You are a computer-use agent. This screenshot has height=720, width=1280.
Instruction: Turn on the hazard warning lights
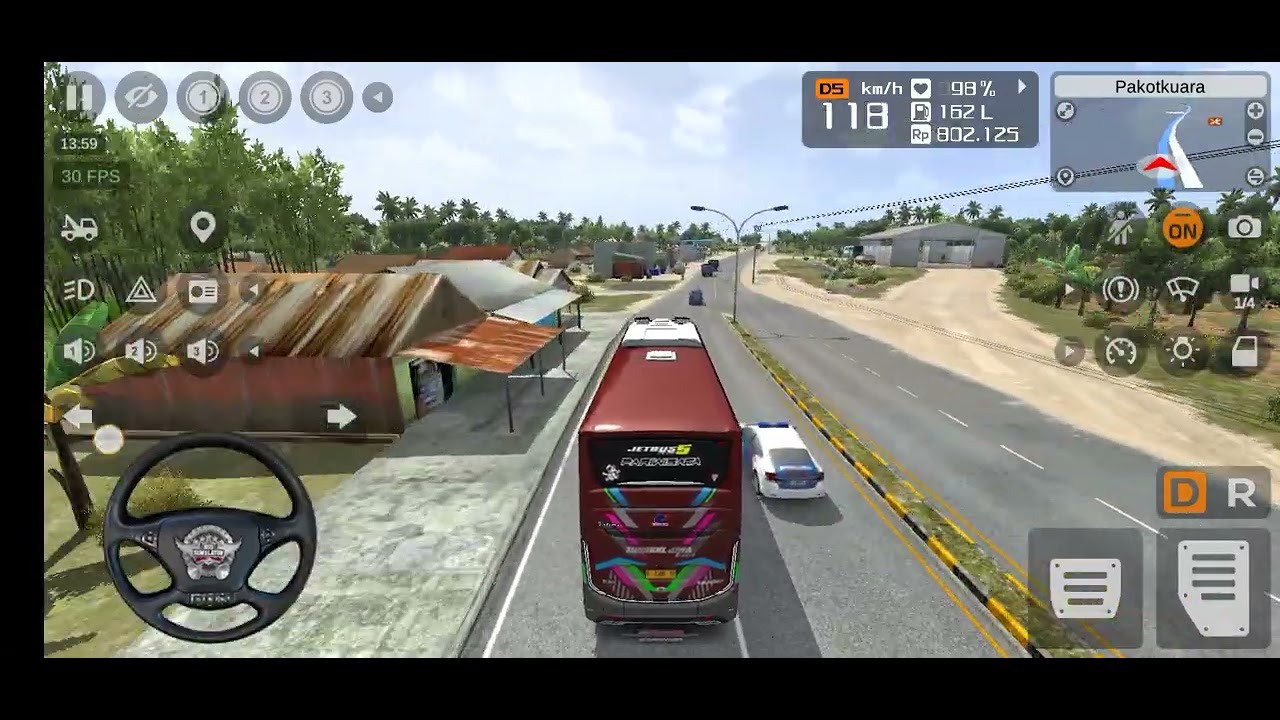pos(141,291)
